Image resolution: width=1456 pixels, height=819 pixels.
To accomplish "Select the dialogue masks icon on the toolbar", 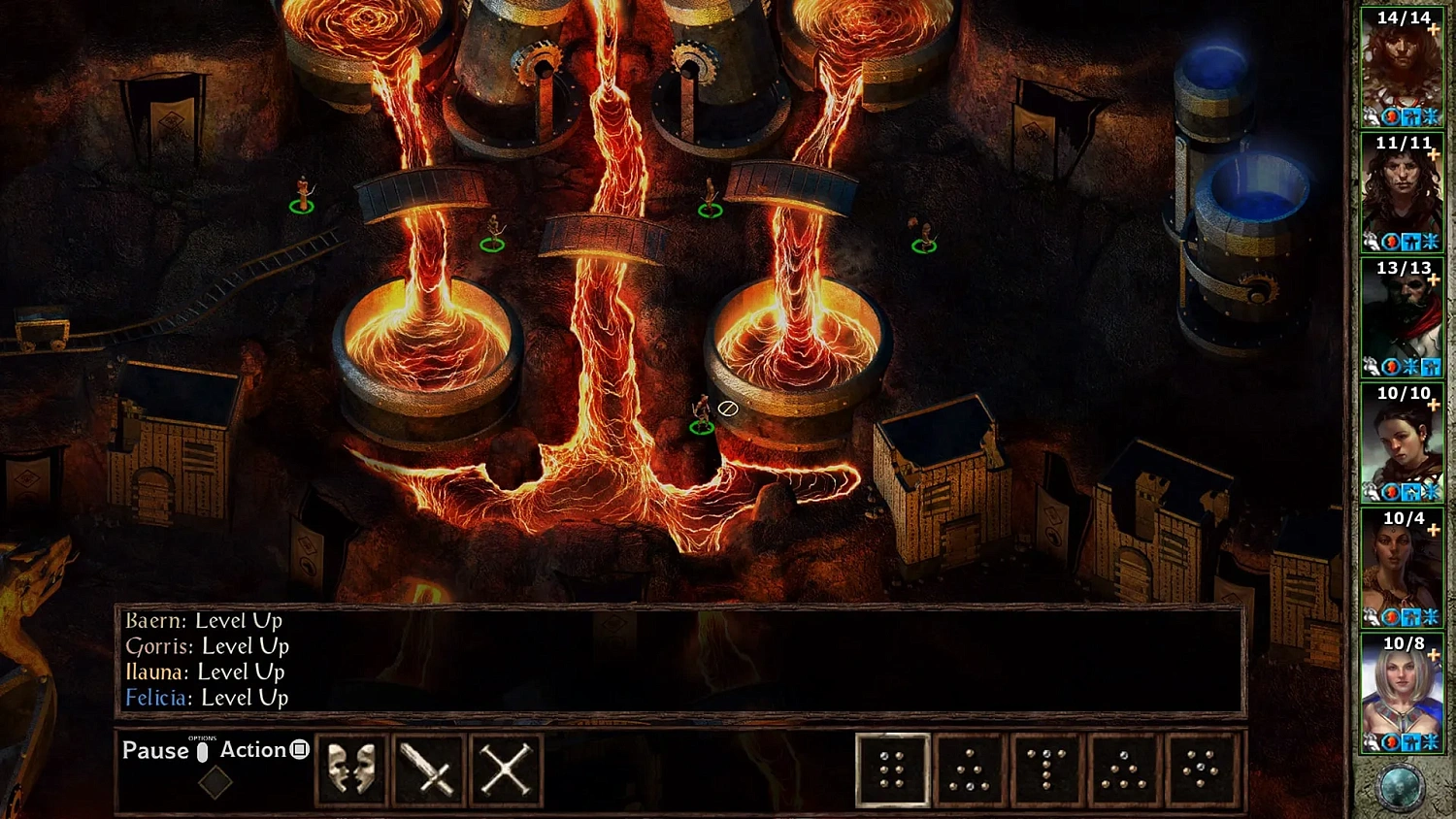I will tap(350, 769).
